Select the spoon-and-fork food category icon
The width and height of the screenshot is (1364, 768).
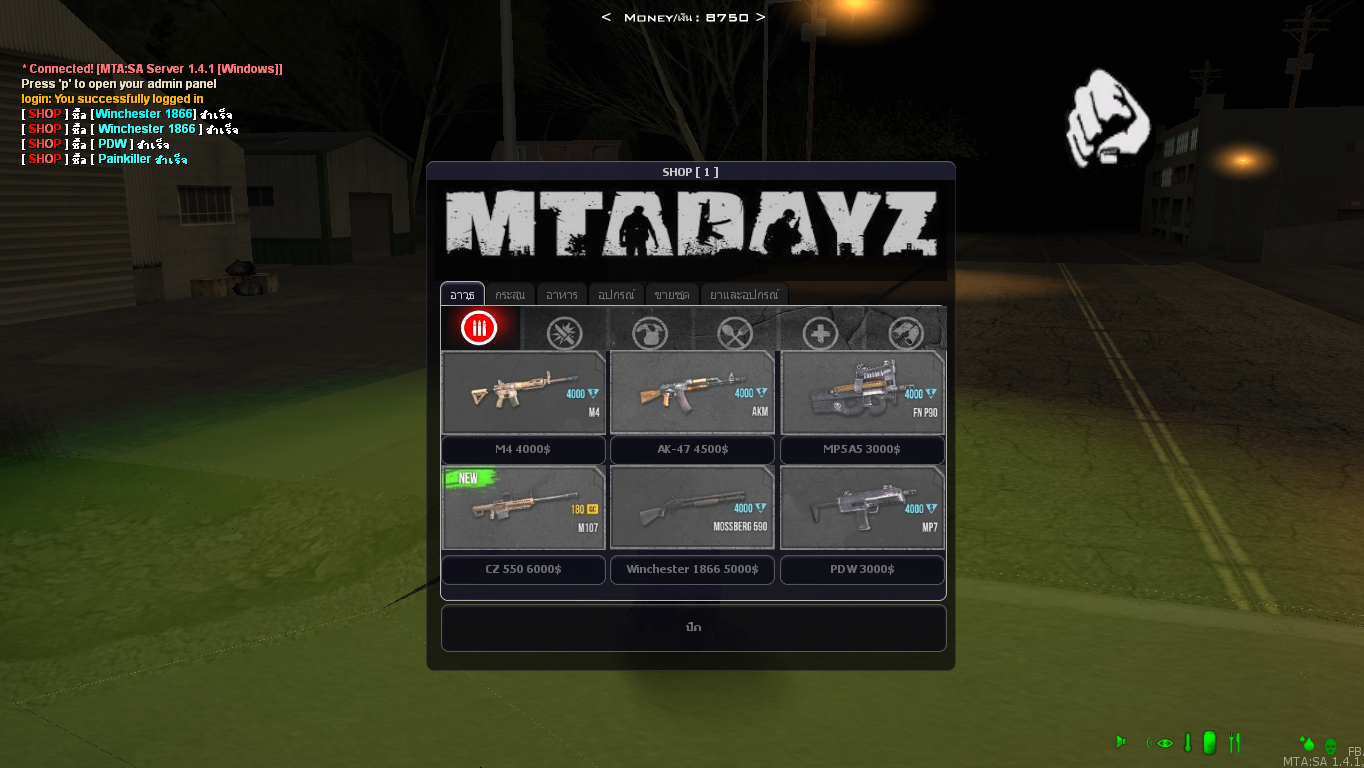pyautogui.click(x=735, y=332)
